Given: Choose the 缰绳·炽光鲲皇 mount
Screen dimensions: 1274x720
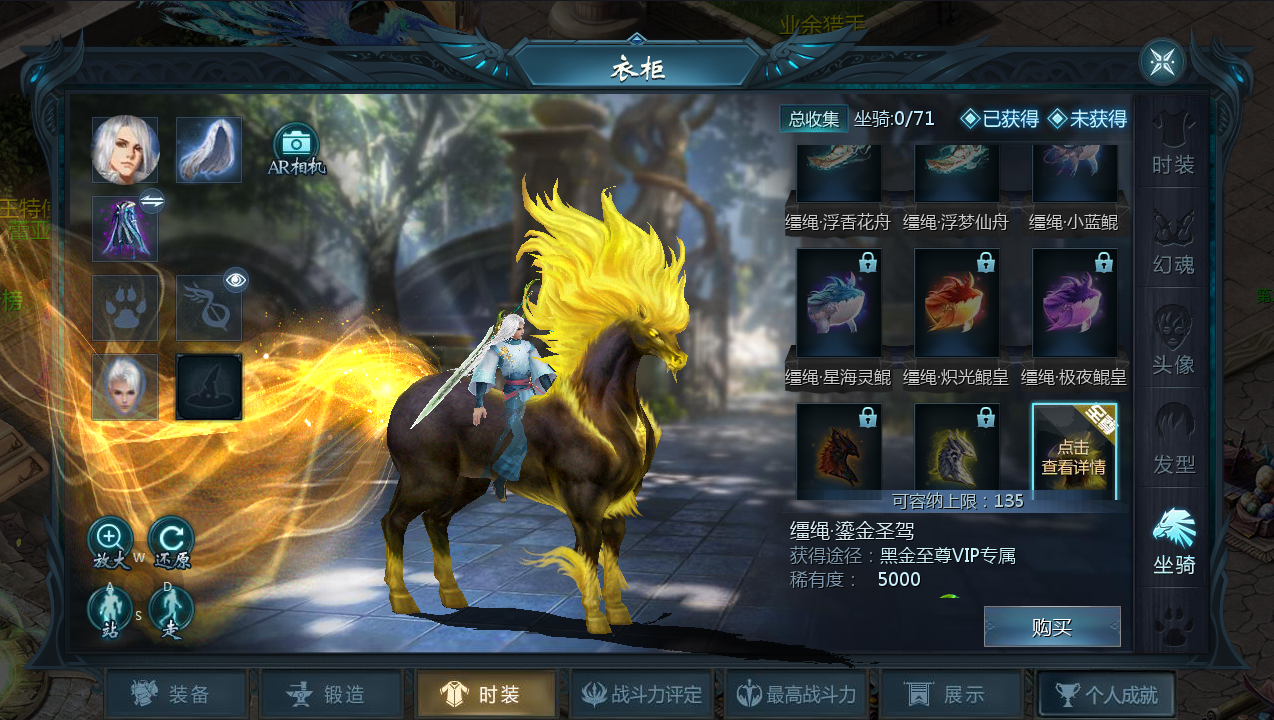Looking at the screenshot, I should pos(957,303).
